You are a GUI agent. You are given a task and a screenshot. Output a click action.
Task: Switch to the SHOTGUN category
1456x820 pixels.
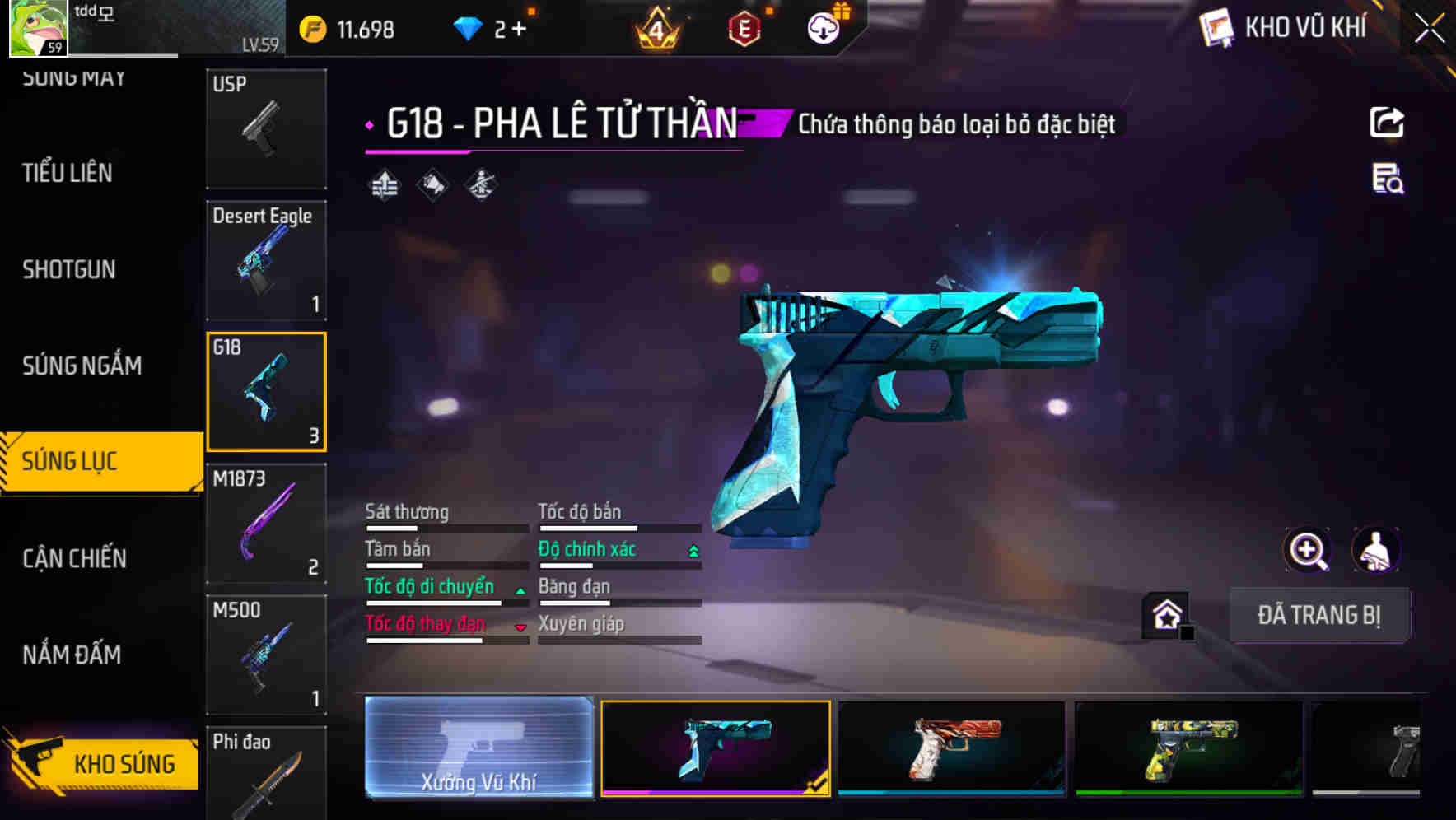click(x=69, y=270)
